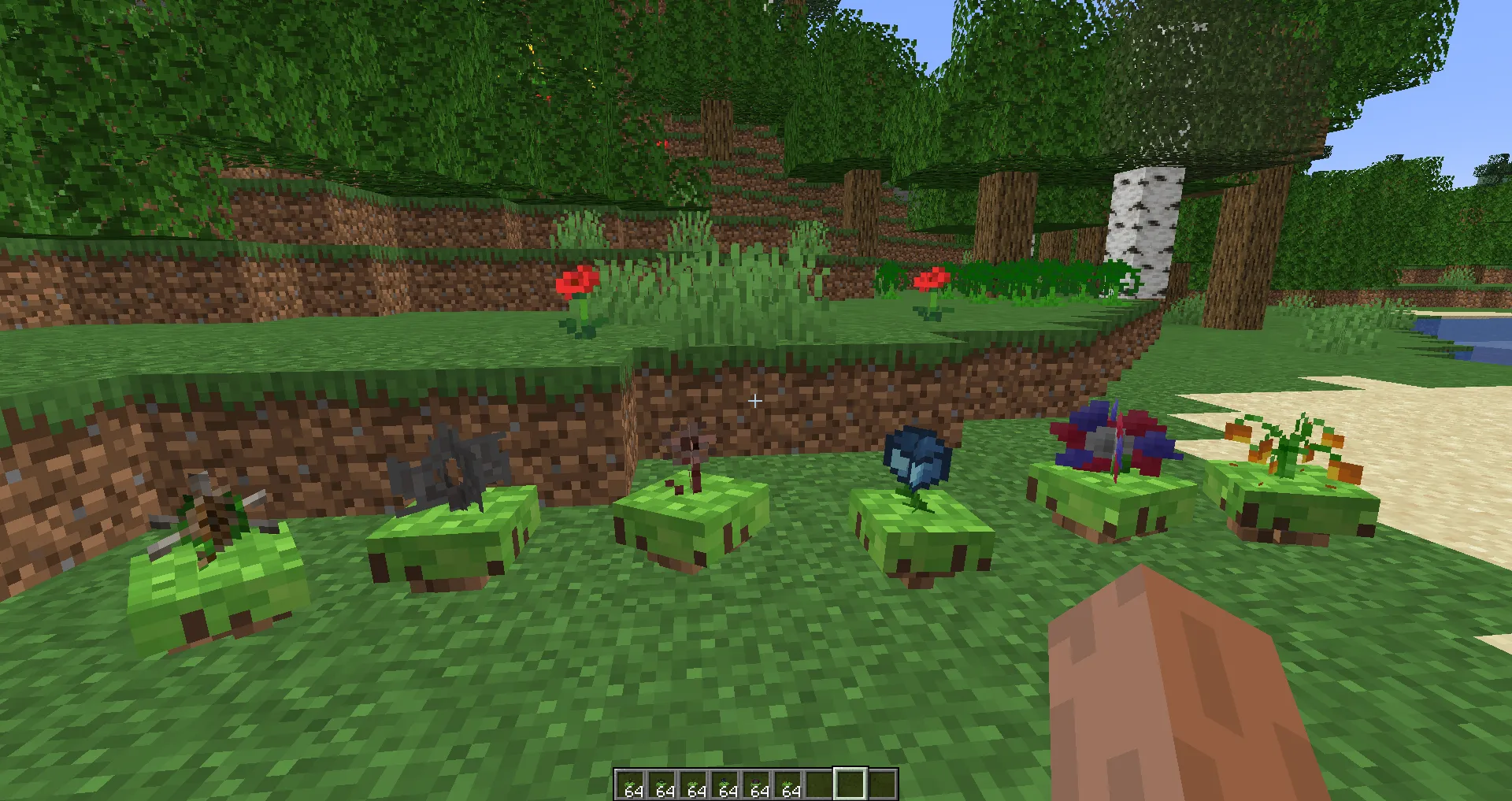Select the blue-flowered seedling in the hotbar
1512x801 pixels.
click(x=724, y=782)
